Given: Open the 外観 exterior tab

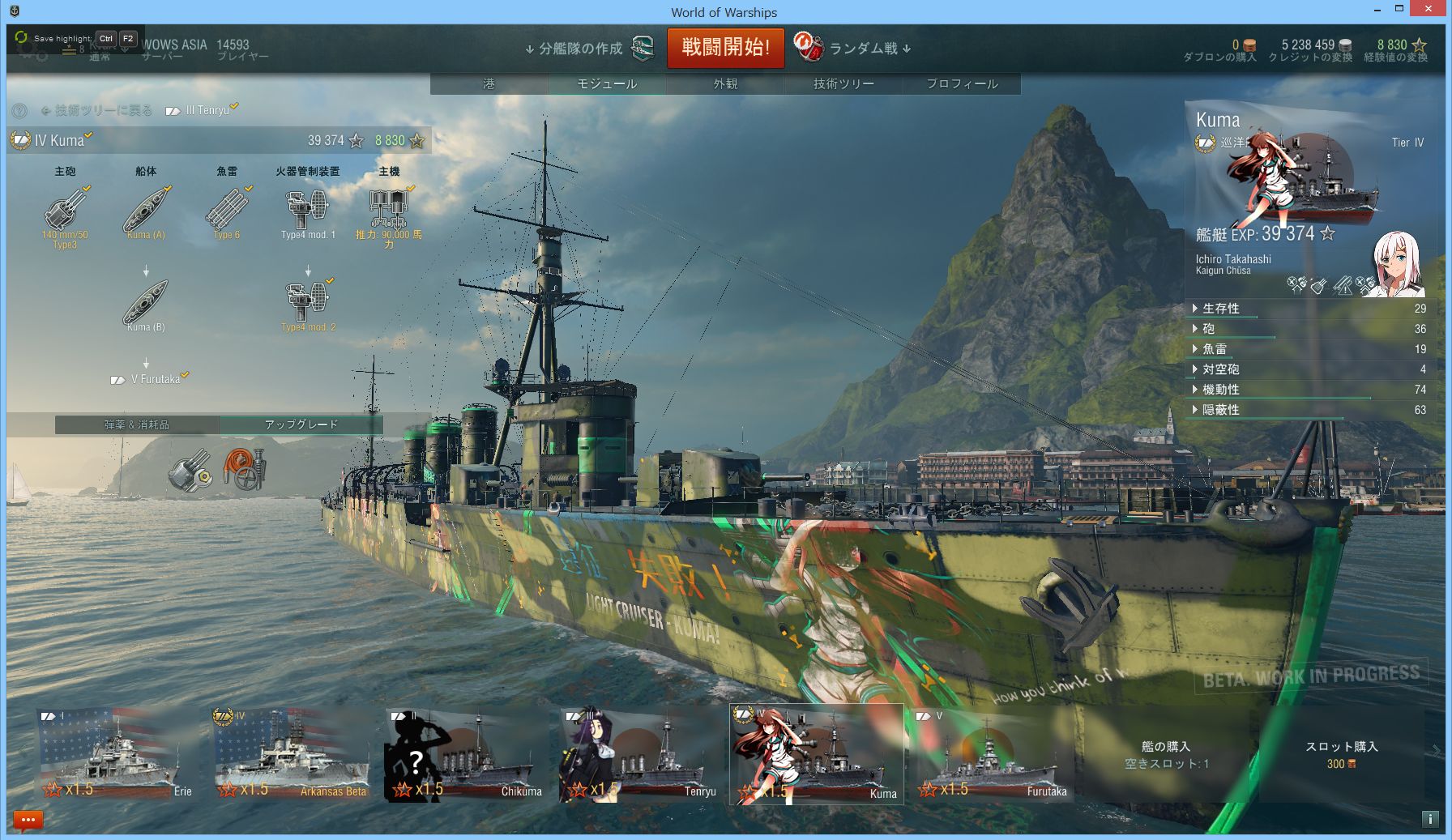Looking at the screenshot, I should tap(725, 83).
